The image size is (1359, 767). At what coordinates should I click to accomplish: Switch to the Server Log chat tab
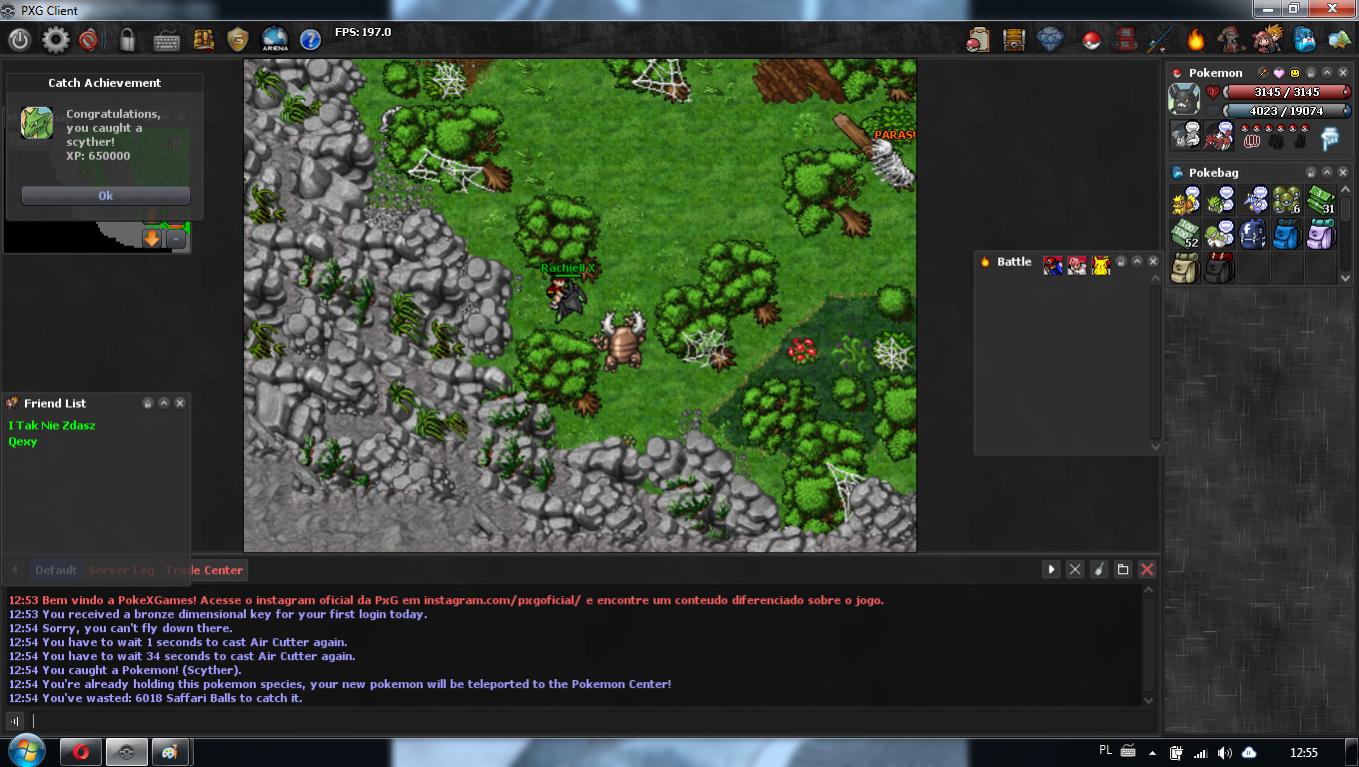pyautogui.click(x=121, y=570)
